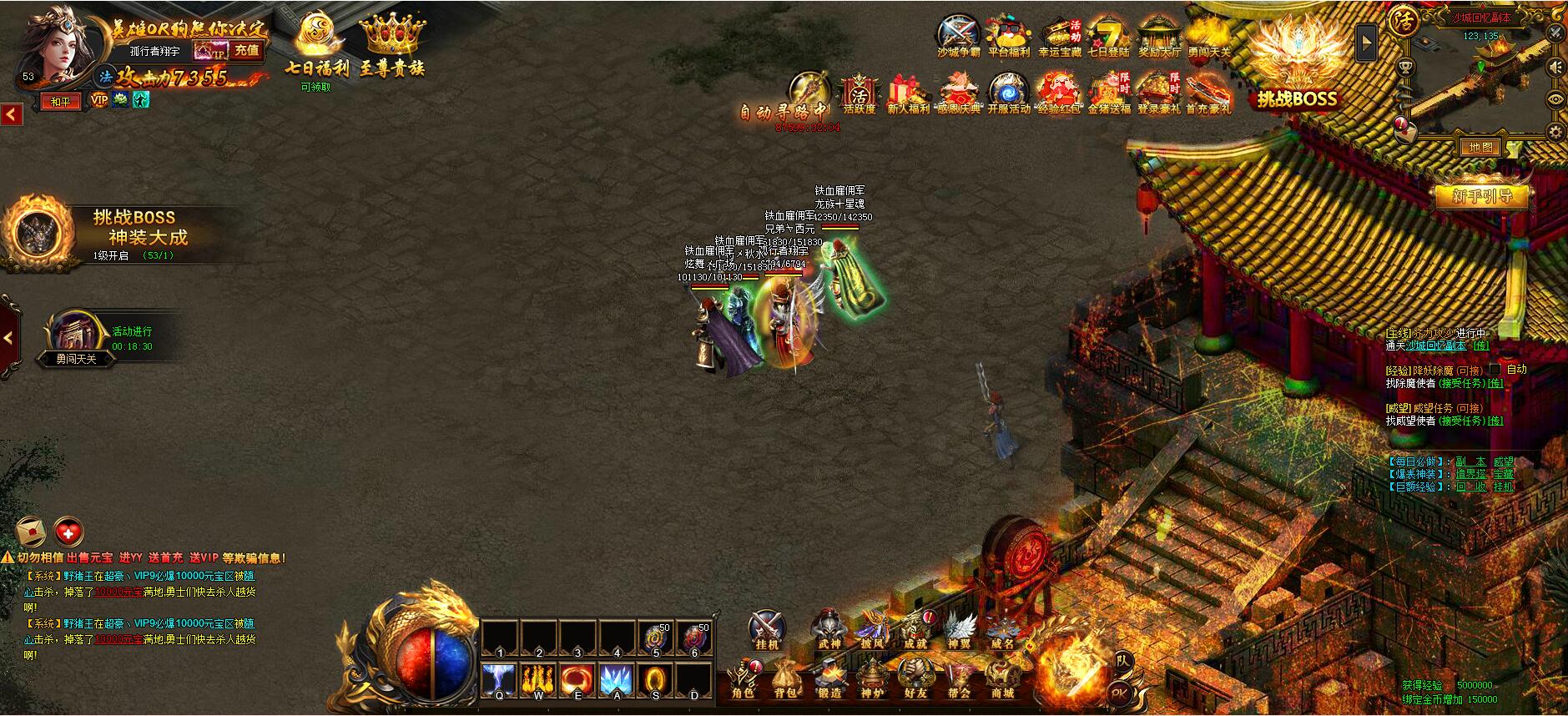
Task: Open the 经验红包 event icon
Action: [x=1058, y=93]
